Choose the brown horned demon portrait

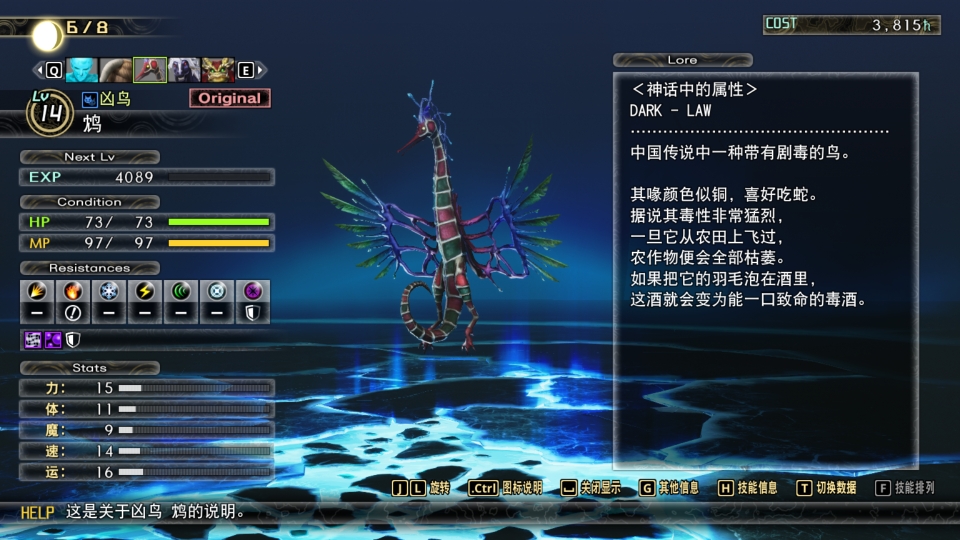116,70
